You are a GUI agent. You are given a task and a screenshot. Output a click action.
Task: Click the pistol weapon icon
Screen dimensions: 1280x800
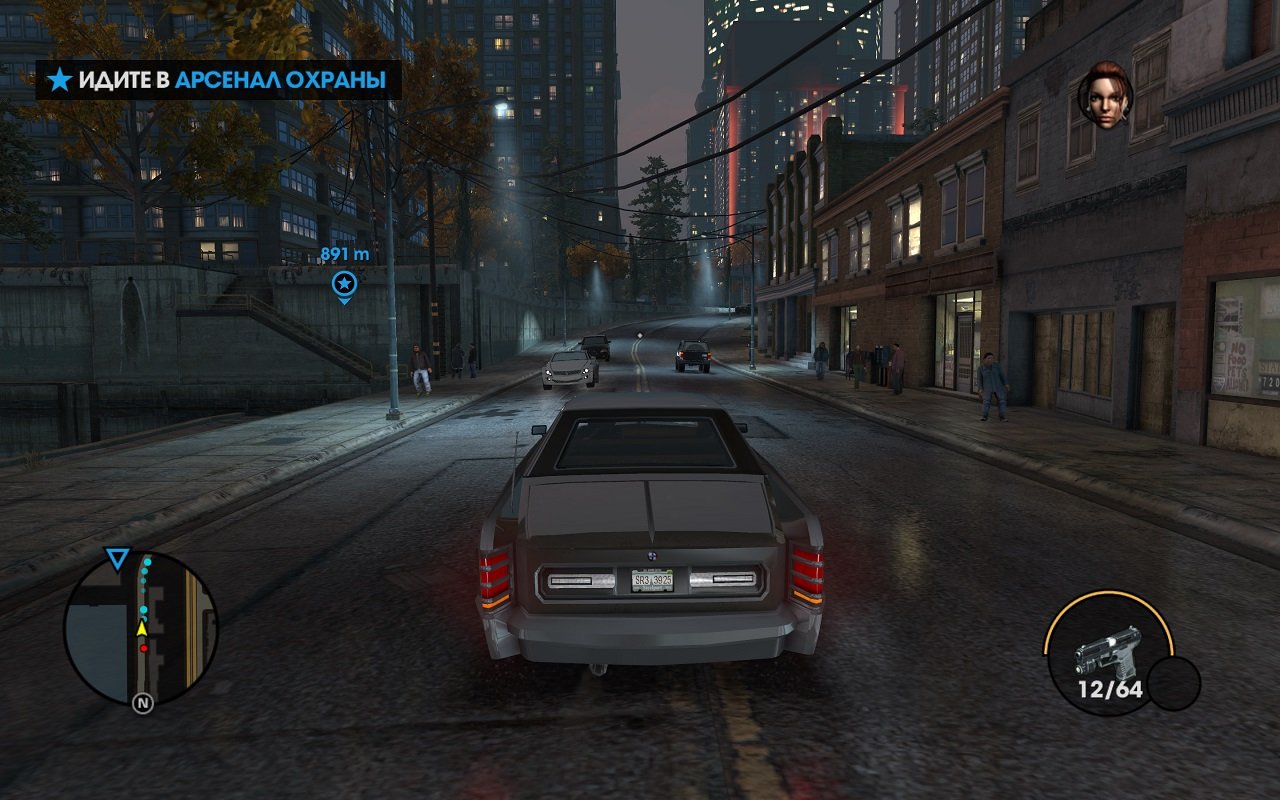coord(1107,651)
